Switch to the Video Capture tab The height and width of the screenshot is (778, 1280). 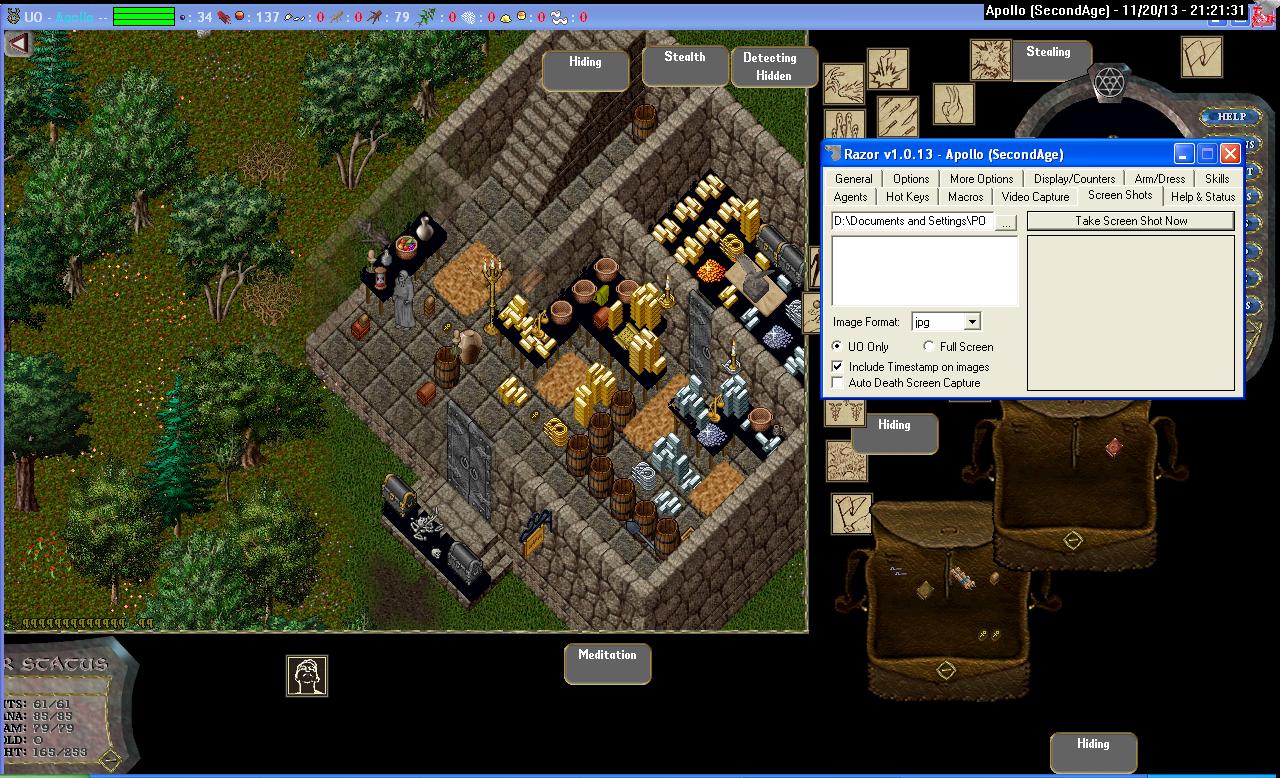pyautogui.click(x=1035, y=197)
